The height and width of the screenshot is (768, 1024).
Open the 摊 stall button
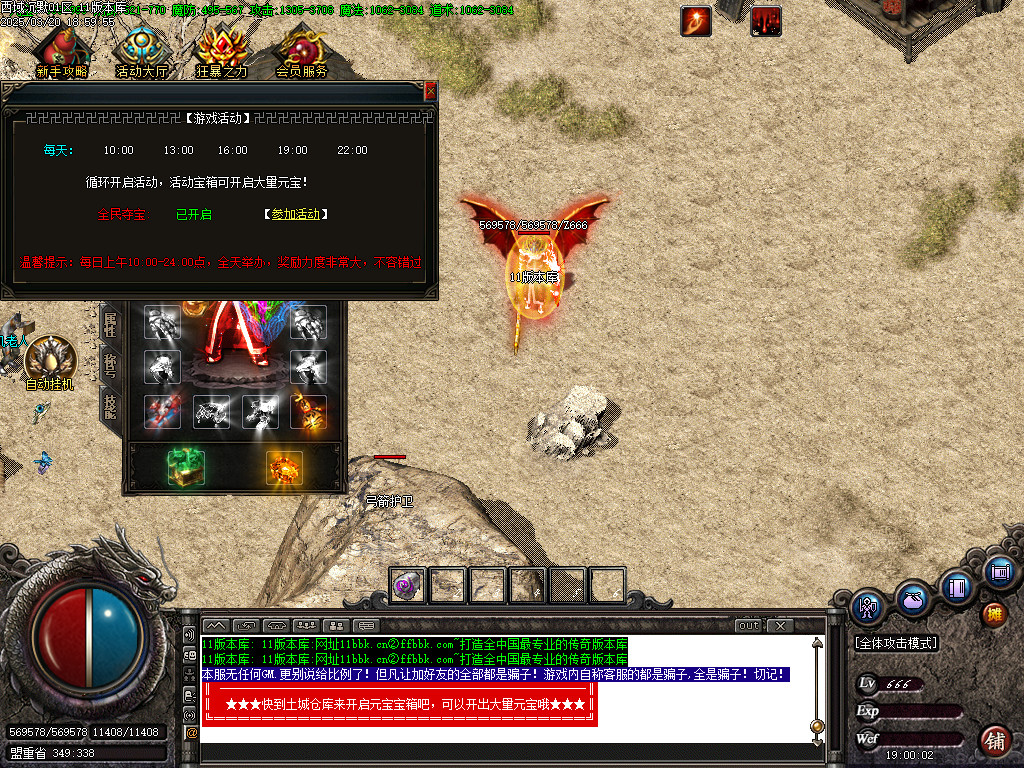tap(995, 612)
